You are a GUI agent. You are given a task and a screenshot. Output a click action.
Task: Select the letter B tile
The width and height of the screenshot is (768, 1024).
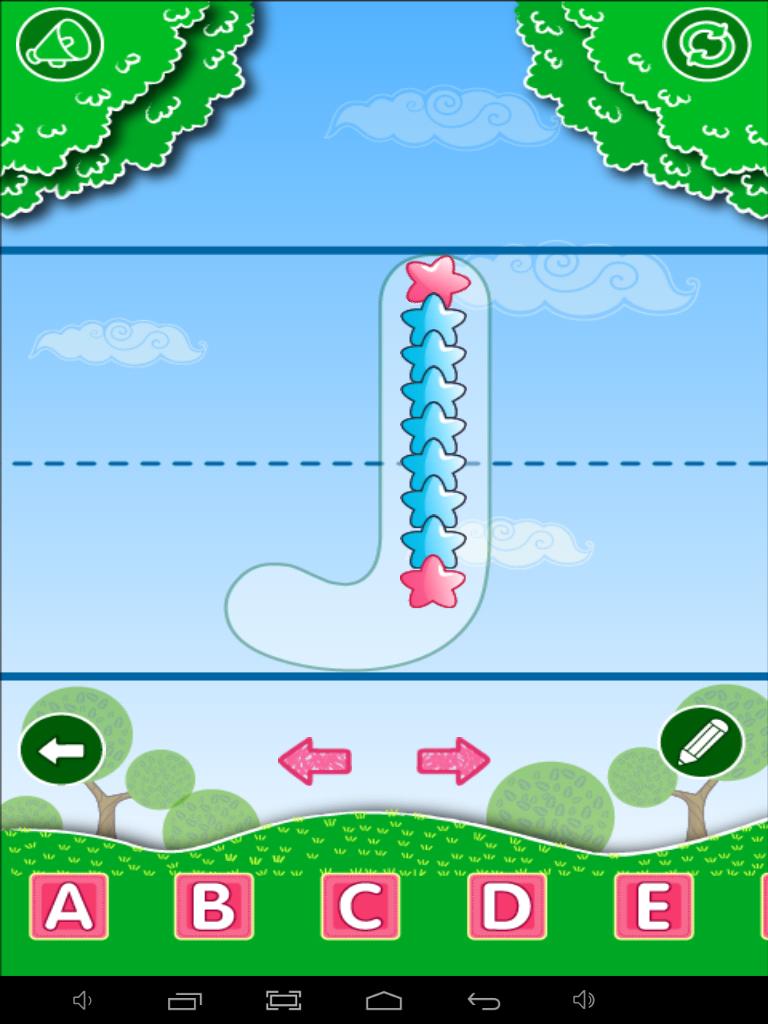[x=214, y=906]
